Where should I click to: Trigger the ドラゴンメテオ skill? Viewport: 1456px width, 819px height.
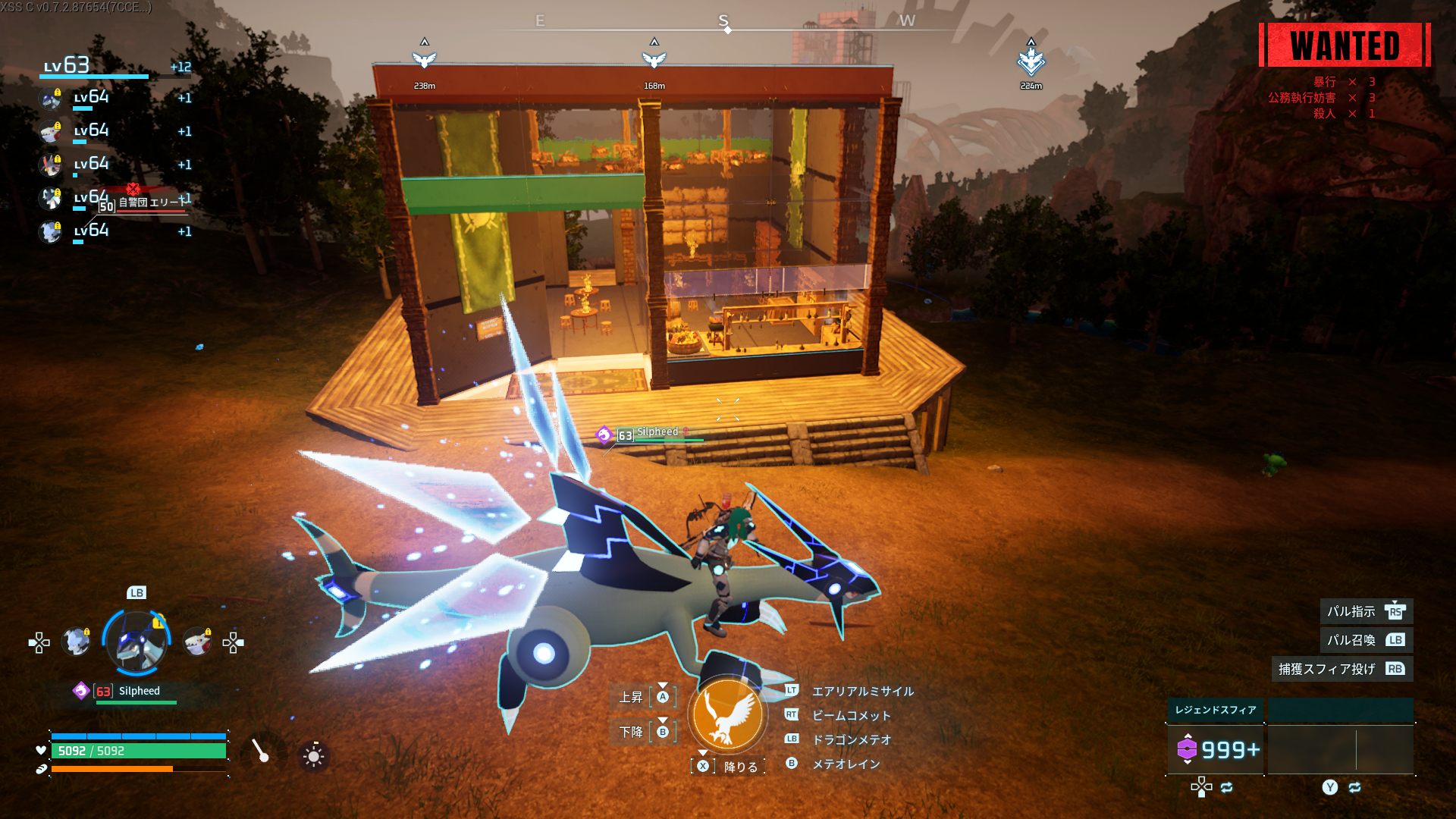pyautogui.click(x=851, y=739)
